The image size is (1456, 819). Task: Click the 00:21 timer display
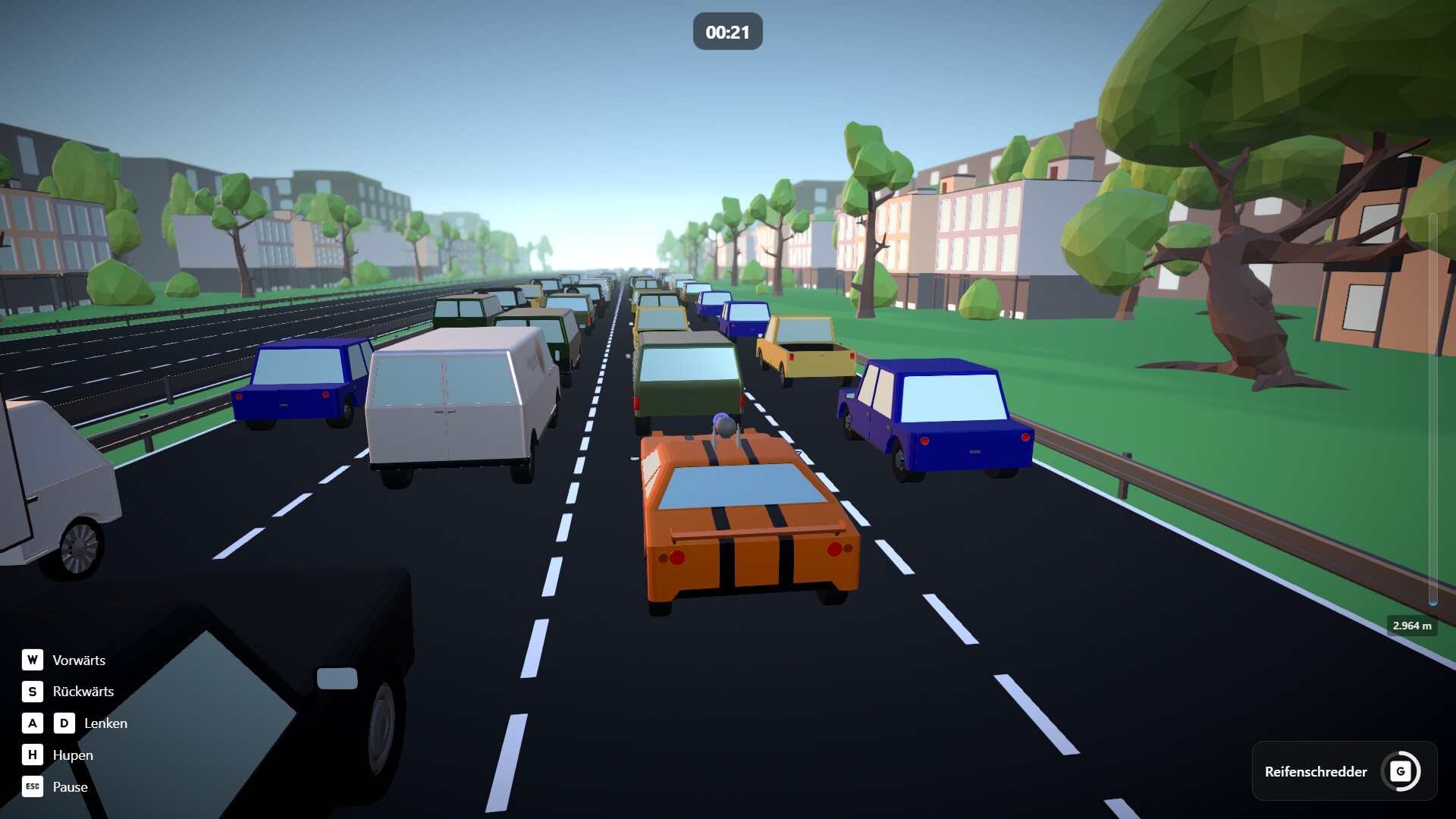click(x=727, y=31)
